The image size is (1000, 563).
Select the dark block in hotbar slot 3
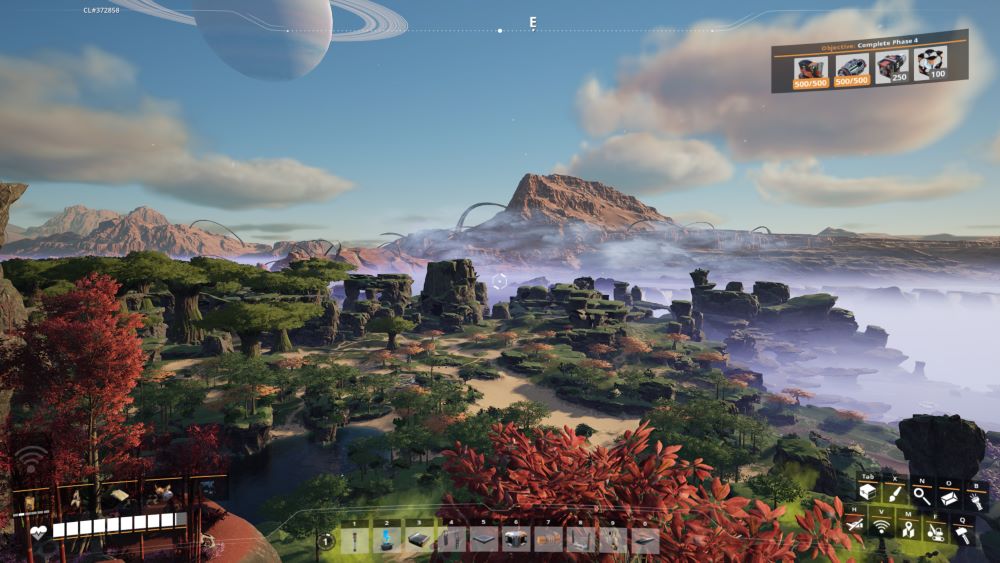419,540
